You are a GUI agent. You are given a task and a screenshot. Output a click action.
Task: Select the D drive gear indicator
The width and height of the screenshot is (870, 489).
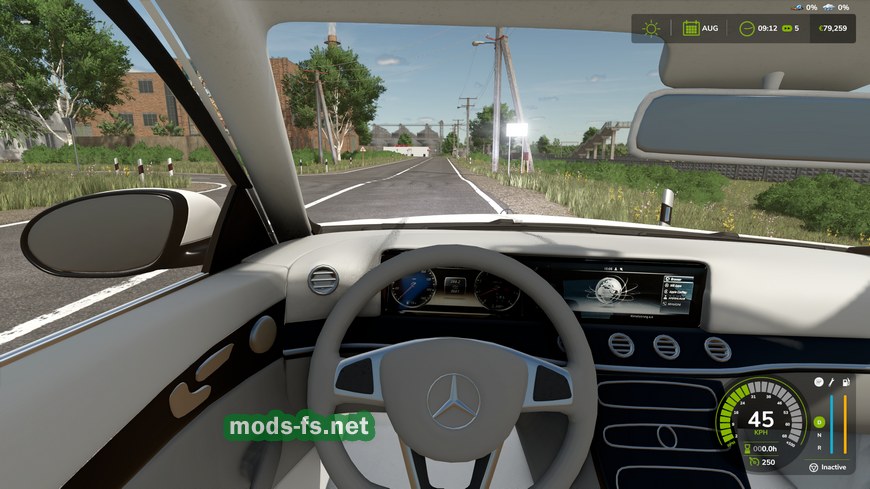(818, 421)
